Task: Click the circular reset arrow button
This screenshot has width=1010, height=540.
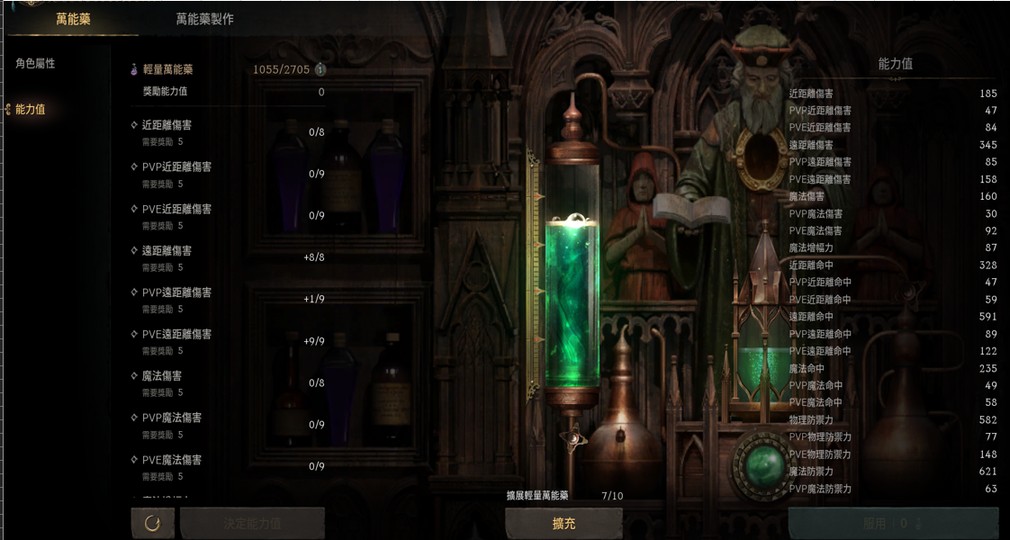Action: [x=153, y=522]
